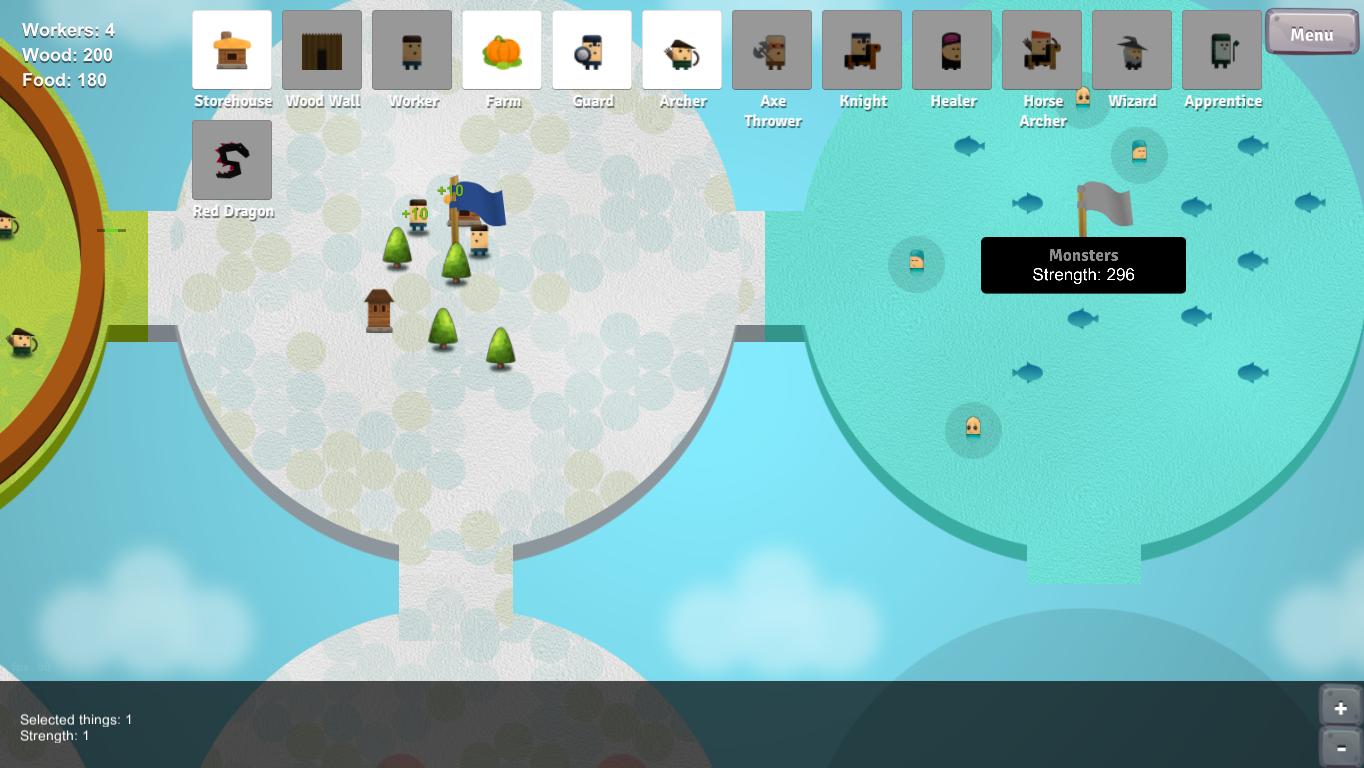Choose the Guard unit icon

coord(592,50)
